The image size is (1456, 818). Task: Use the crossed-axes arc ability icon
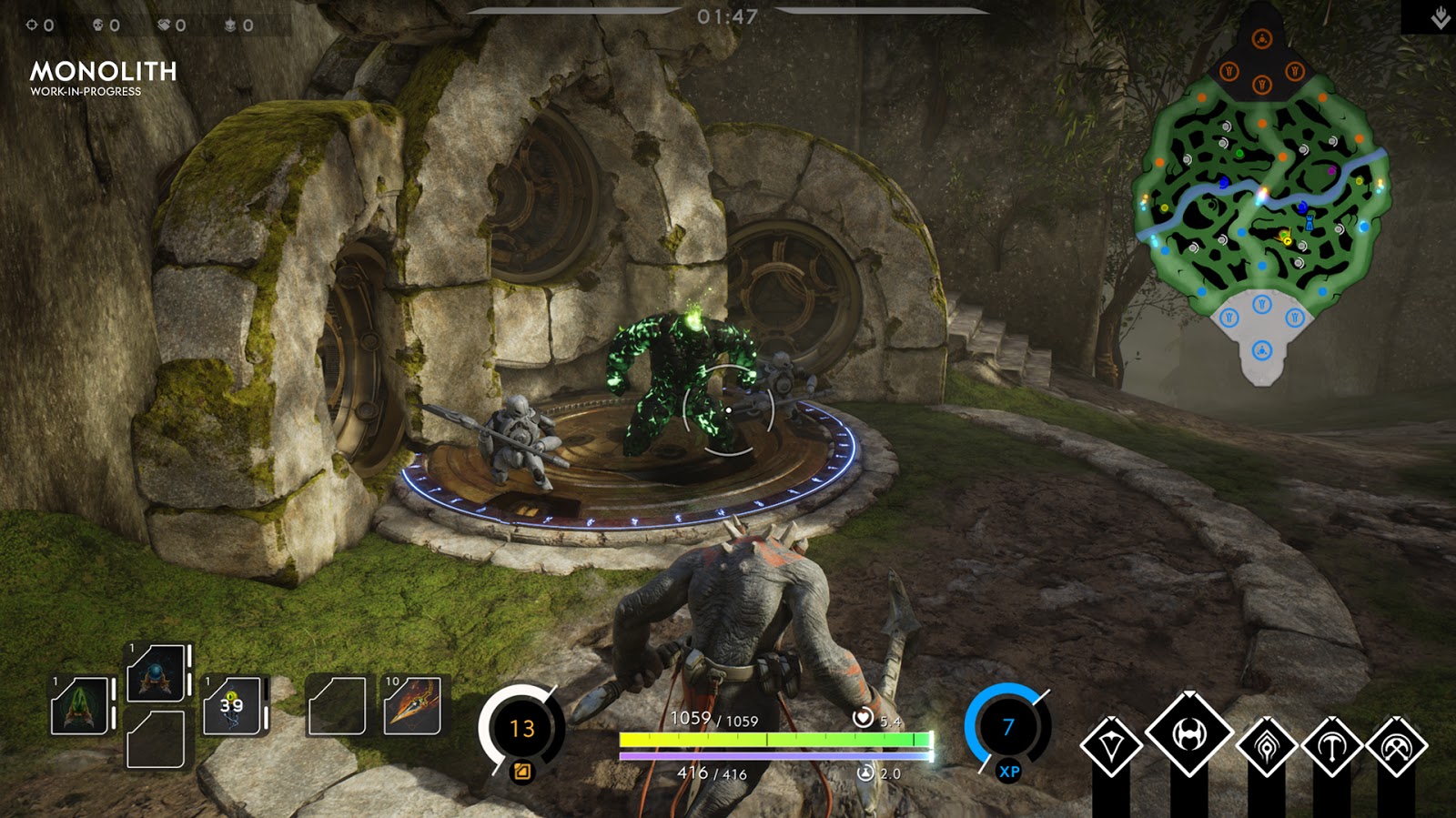[x=1397, y=746]
